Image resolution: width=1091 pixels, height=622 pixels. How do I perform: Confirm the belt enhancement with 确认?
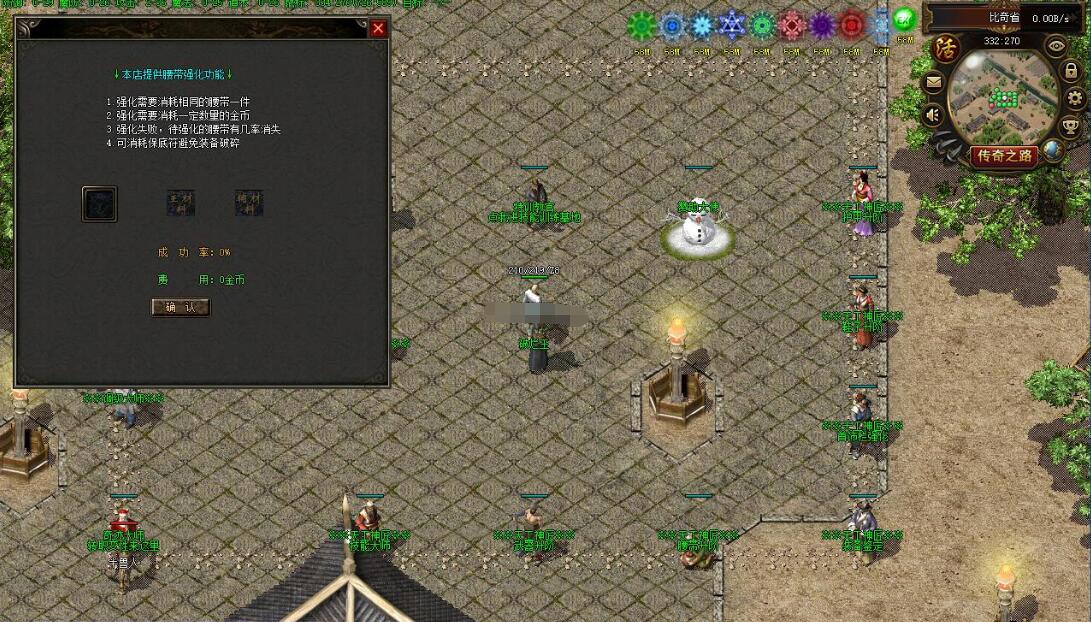[x=181, y=307]
